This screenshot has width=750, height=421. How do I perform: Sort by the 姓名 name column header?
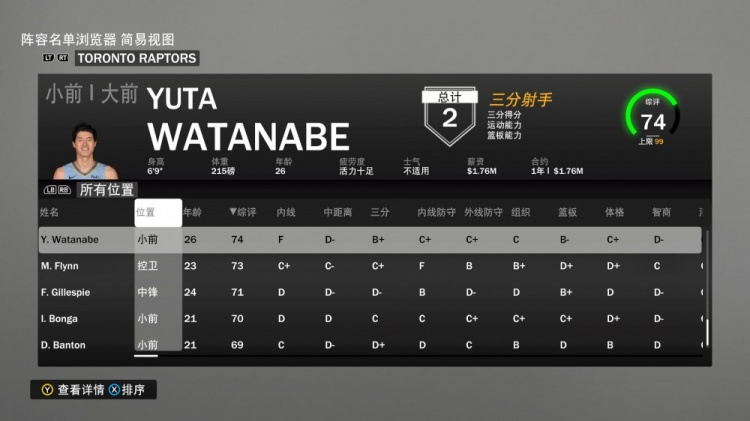[x=50, y=212]
